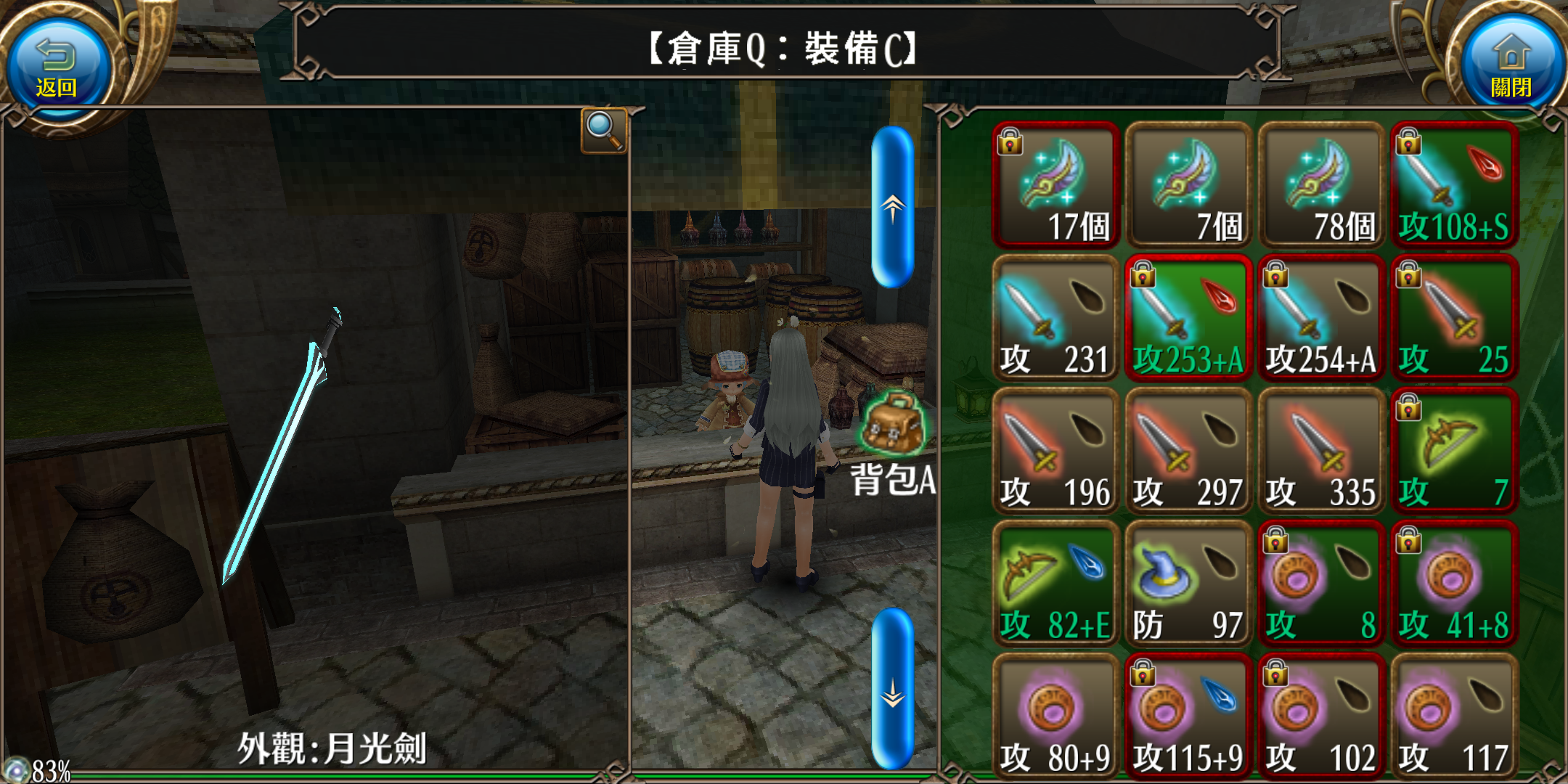Select the locked ring 攻115+9
Image resolution: width=1568 pixels, height=784 pixels.
pos(1189,716)
